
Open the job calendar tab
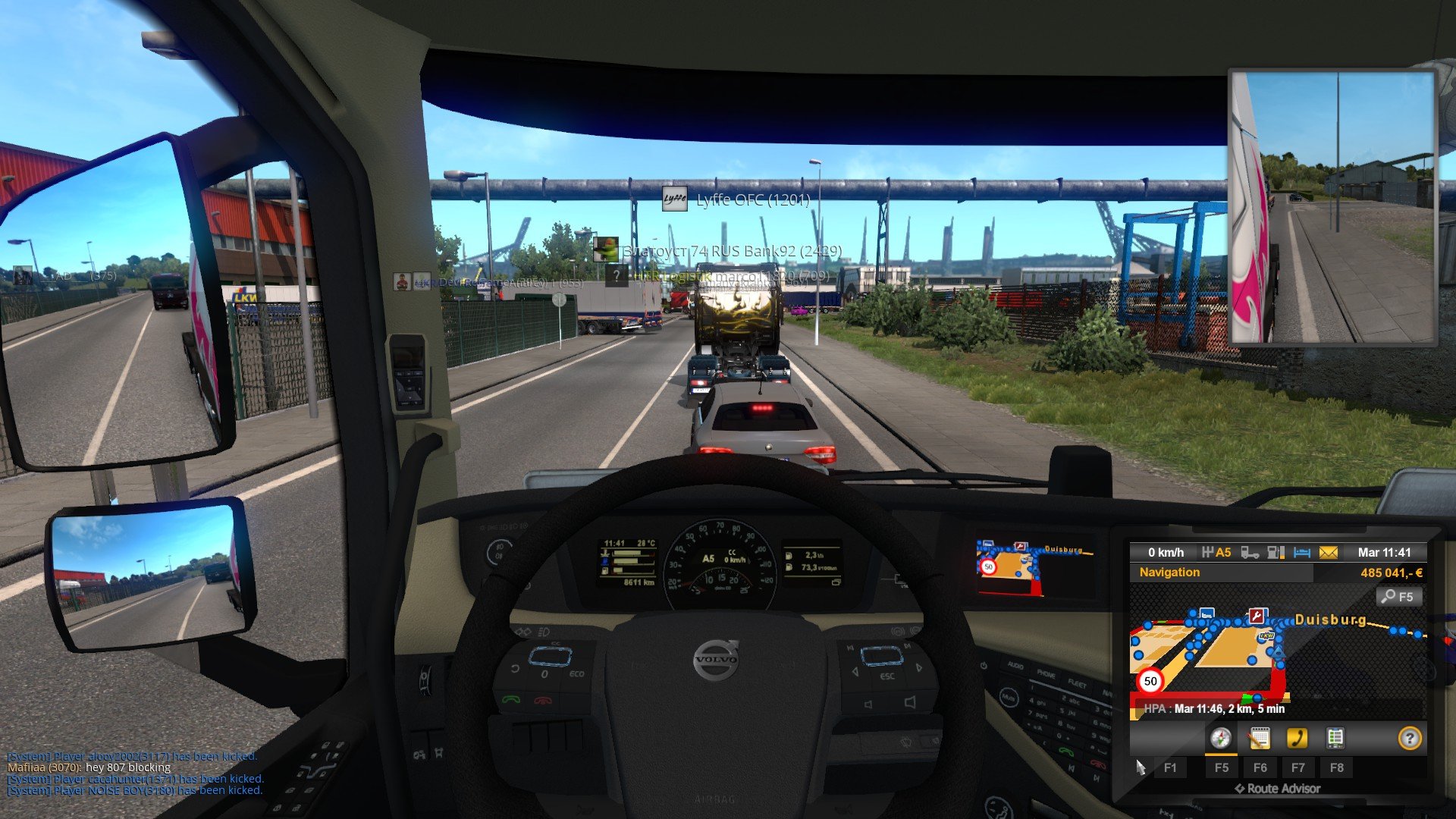coord(1259,738)
